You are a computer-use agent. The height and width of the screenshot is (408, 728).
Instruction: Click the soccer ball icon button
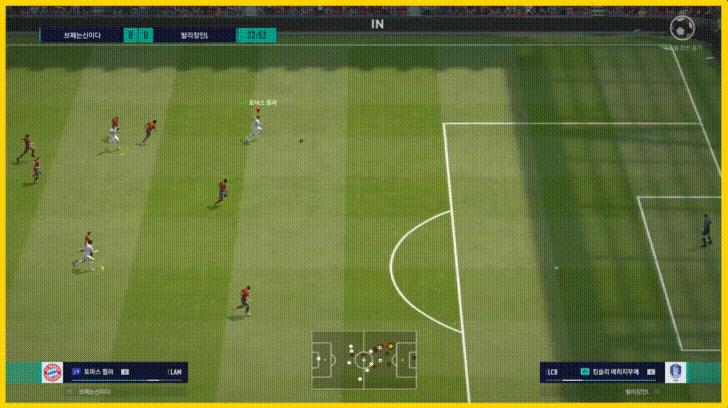679,27
